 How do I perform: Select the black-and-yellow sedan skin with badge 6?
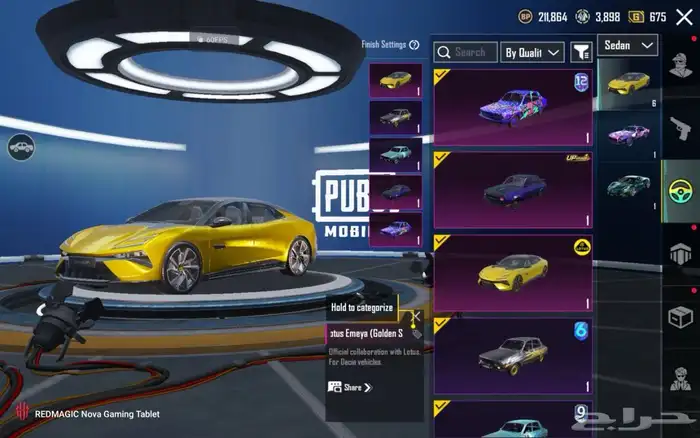pos(513,355)
